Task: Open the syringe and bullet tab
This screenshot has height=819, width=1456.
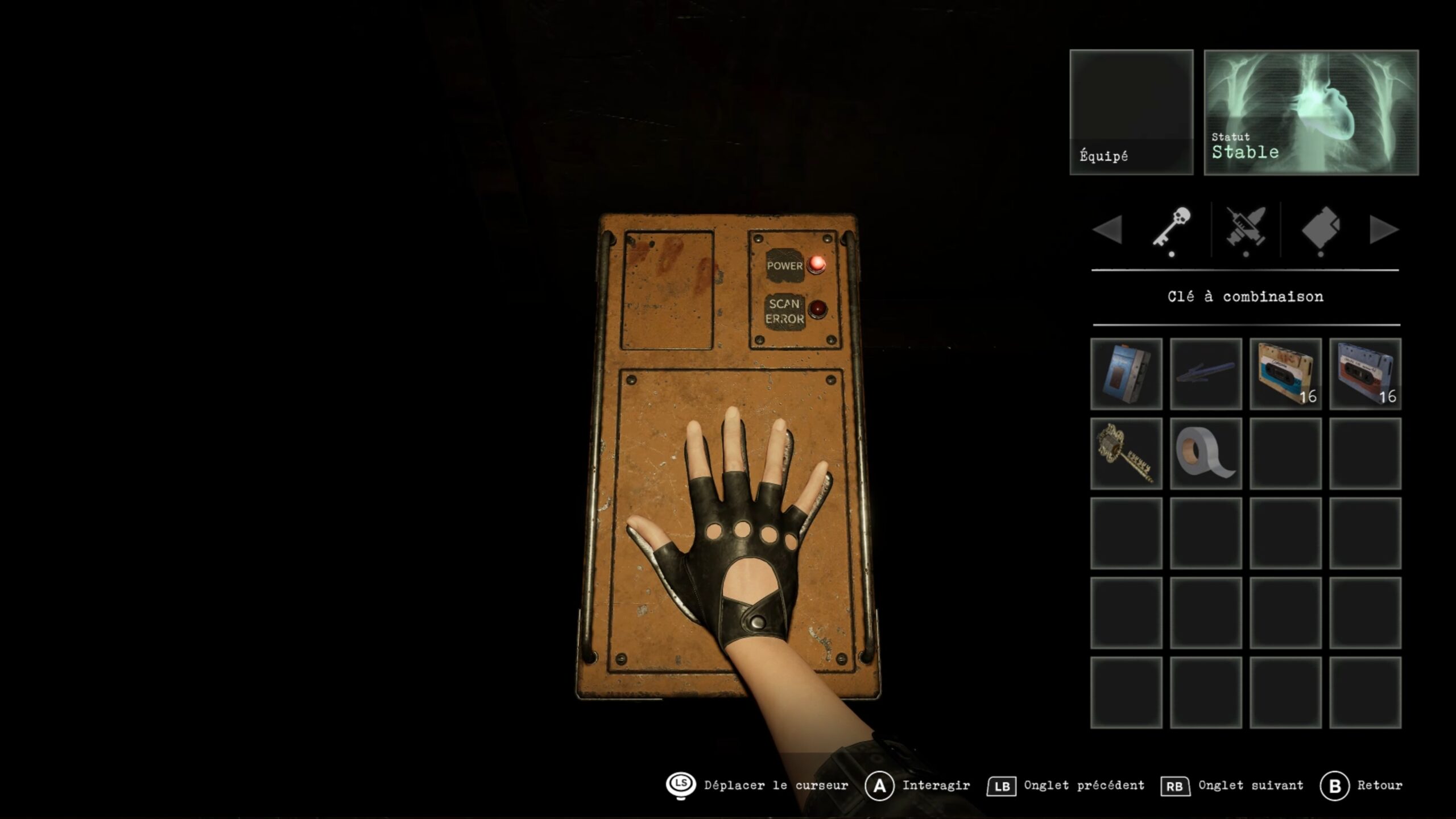Action: pyautogui.click(x=1246, y=229)
